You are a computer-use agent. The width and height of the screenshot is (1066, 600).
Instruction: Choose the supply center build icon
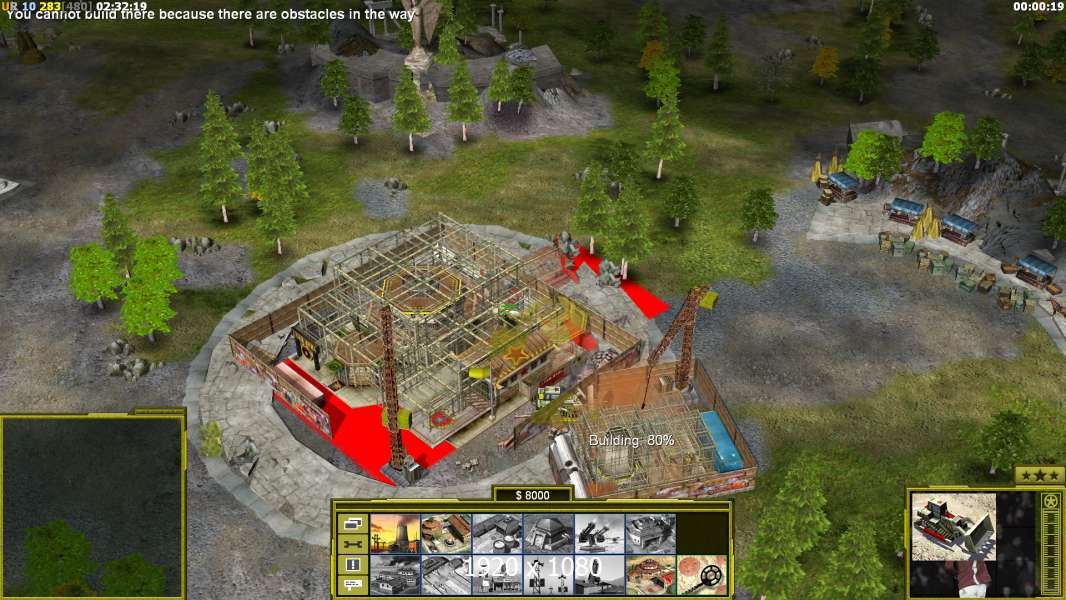[445, 533]
